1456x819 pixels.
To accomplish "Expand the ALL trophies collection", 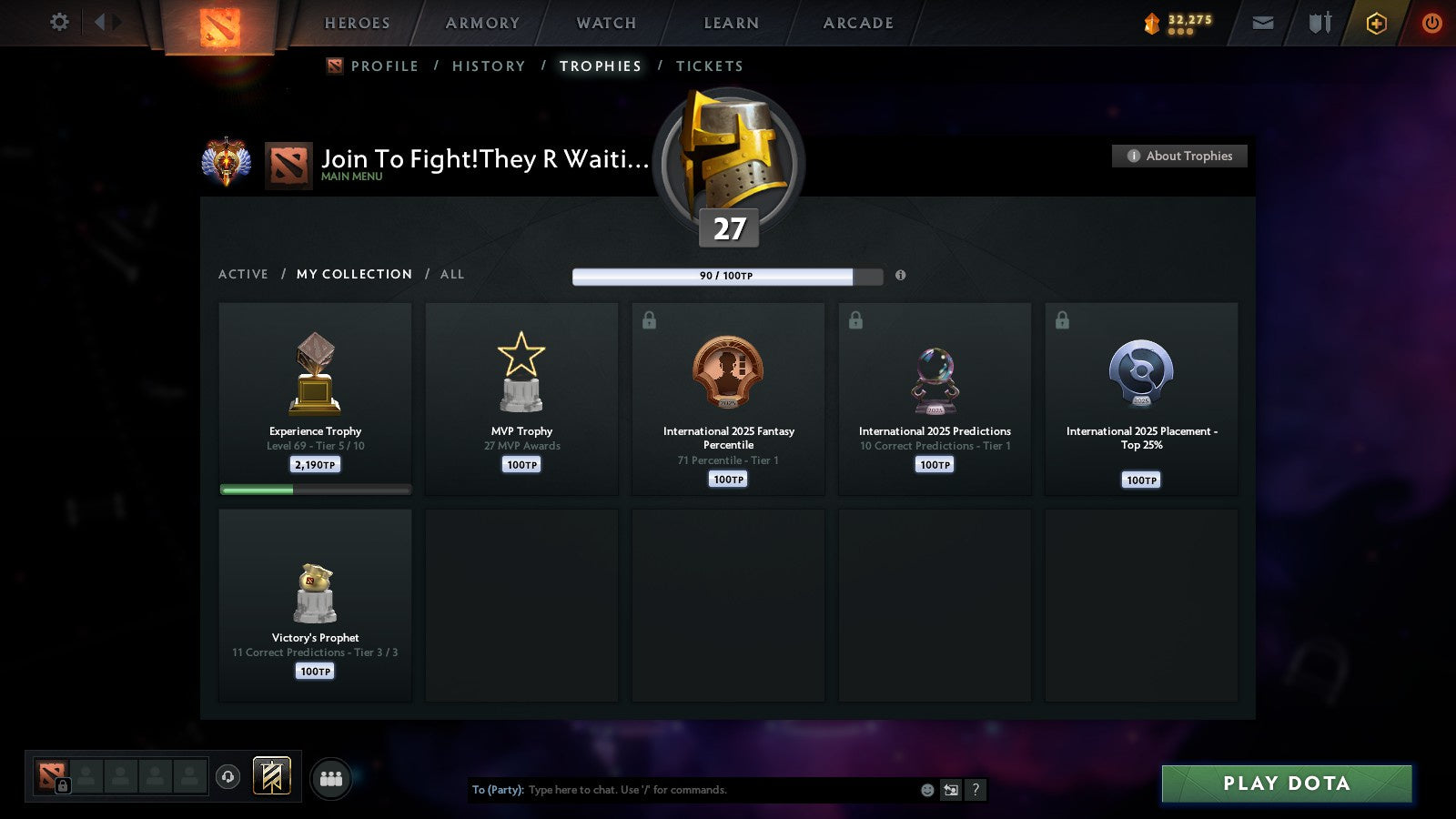I will tap(452, 274).
